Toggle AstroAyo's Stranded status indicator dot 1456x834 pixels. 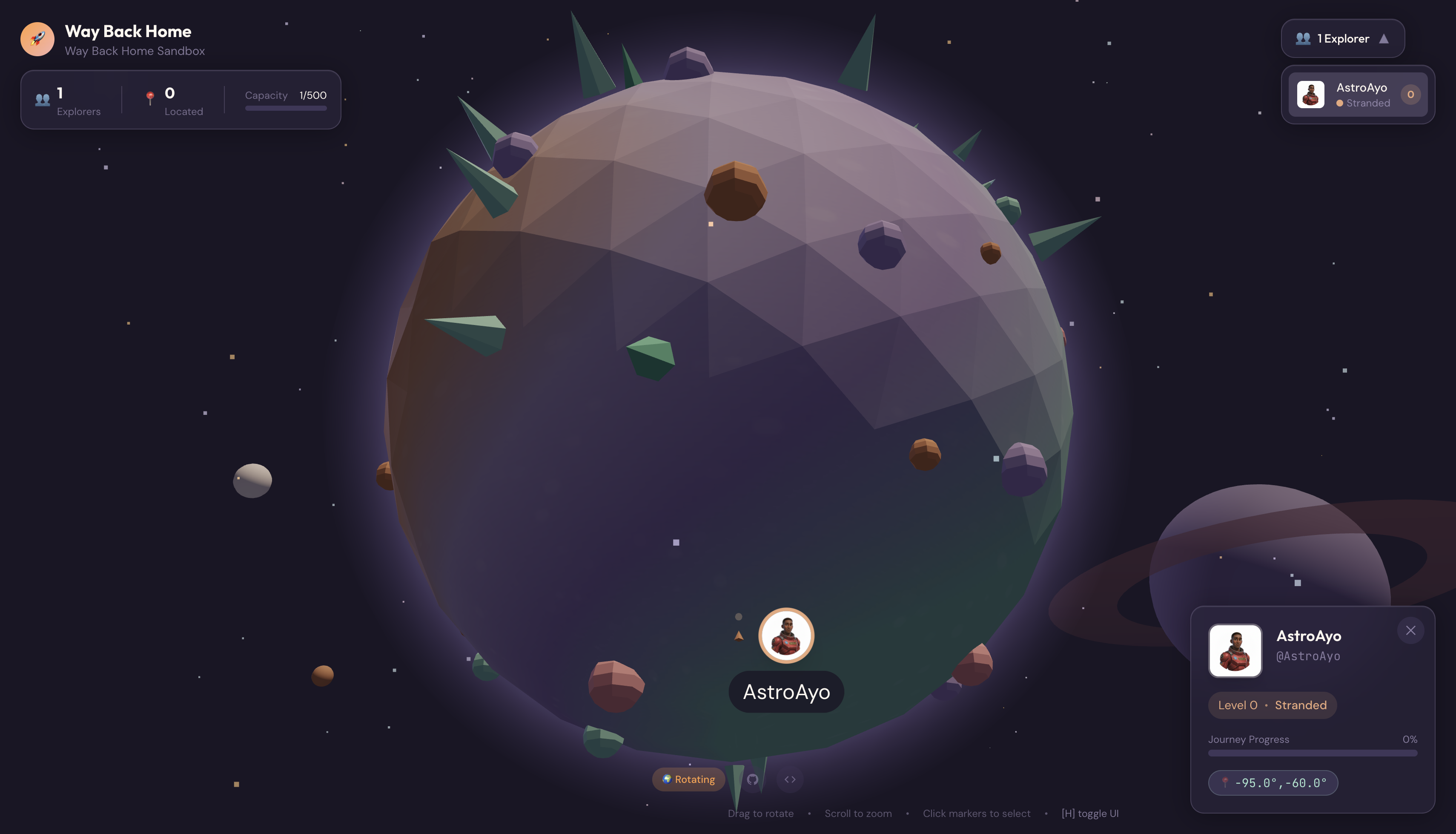click(x=1340, y=103)
